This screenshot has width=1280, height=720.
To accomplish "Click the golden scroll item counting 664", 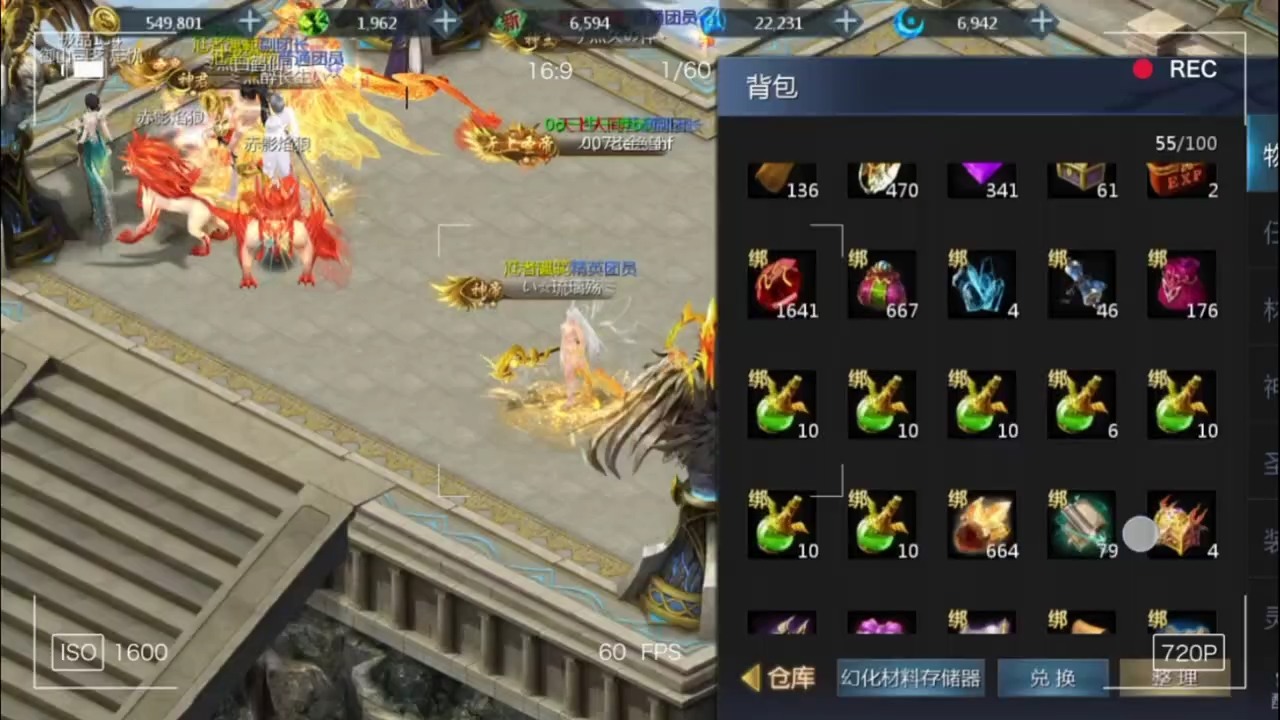I will tap(983, 525).
